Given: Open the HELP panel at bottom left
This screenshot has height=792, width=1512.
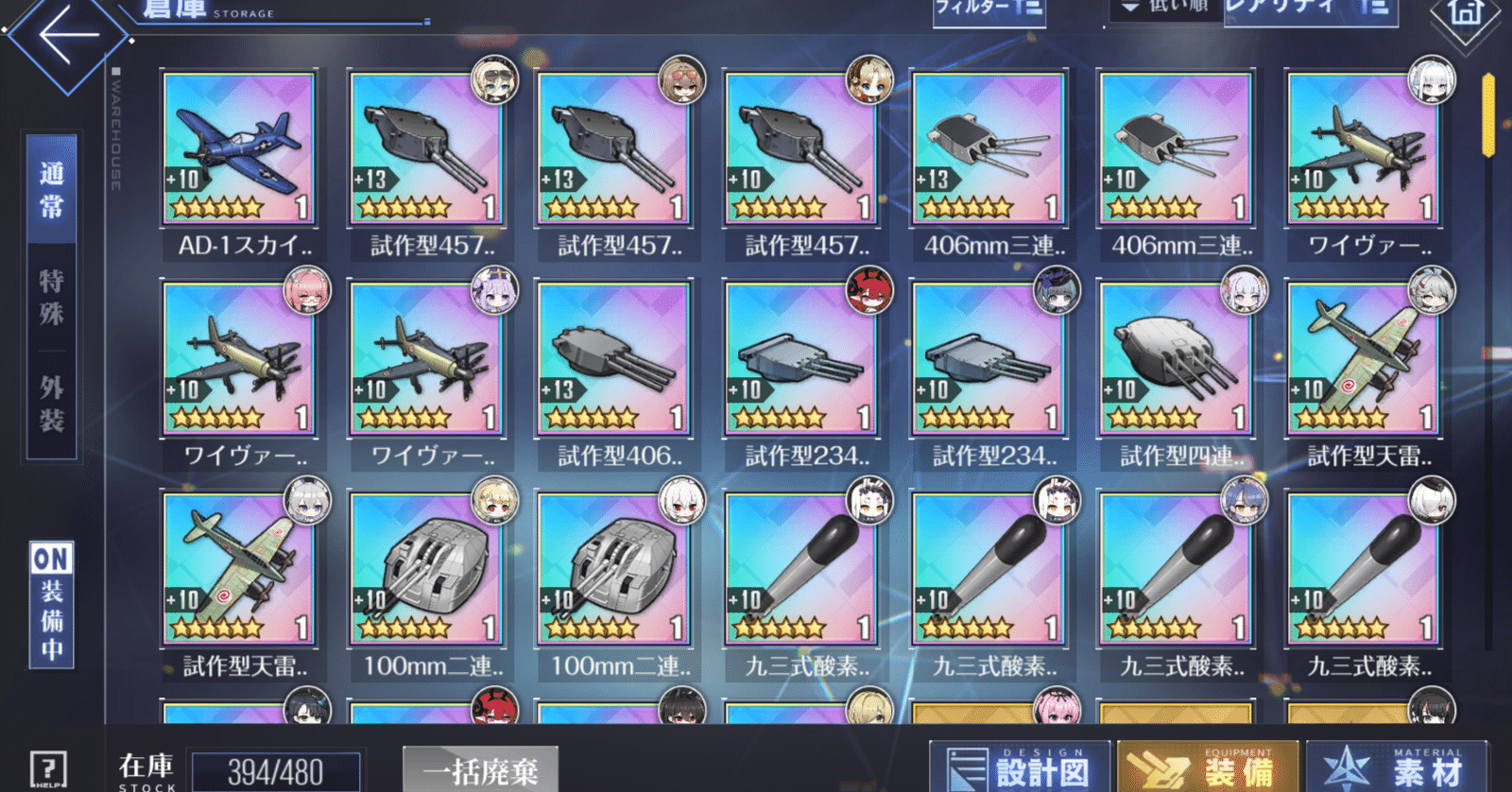Looking at the screenshot, I should point(49,767).
